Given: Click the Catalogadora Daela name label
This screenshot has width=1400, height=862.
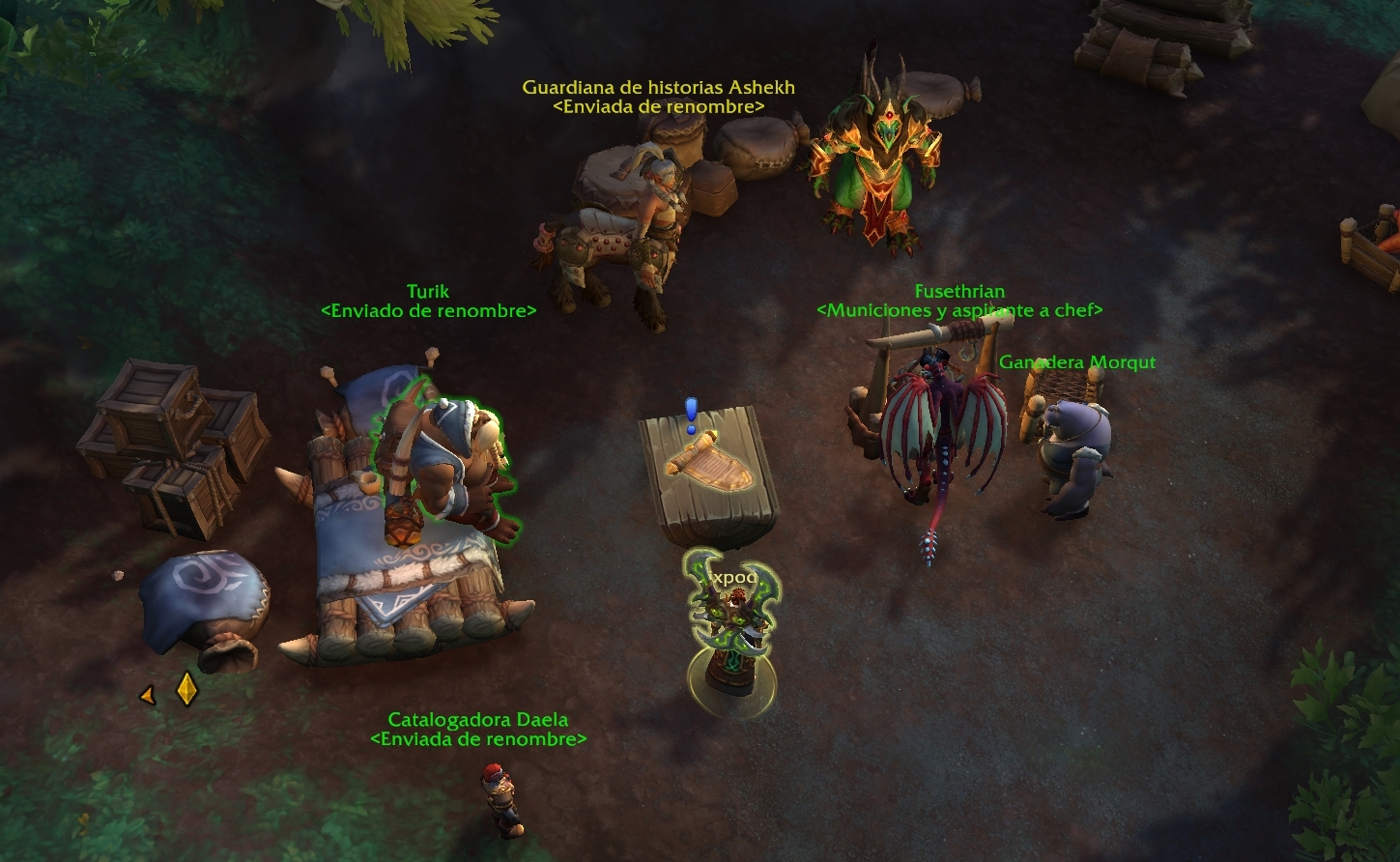Looking at the screenshot, I should 477,720.
